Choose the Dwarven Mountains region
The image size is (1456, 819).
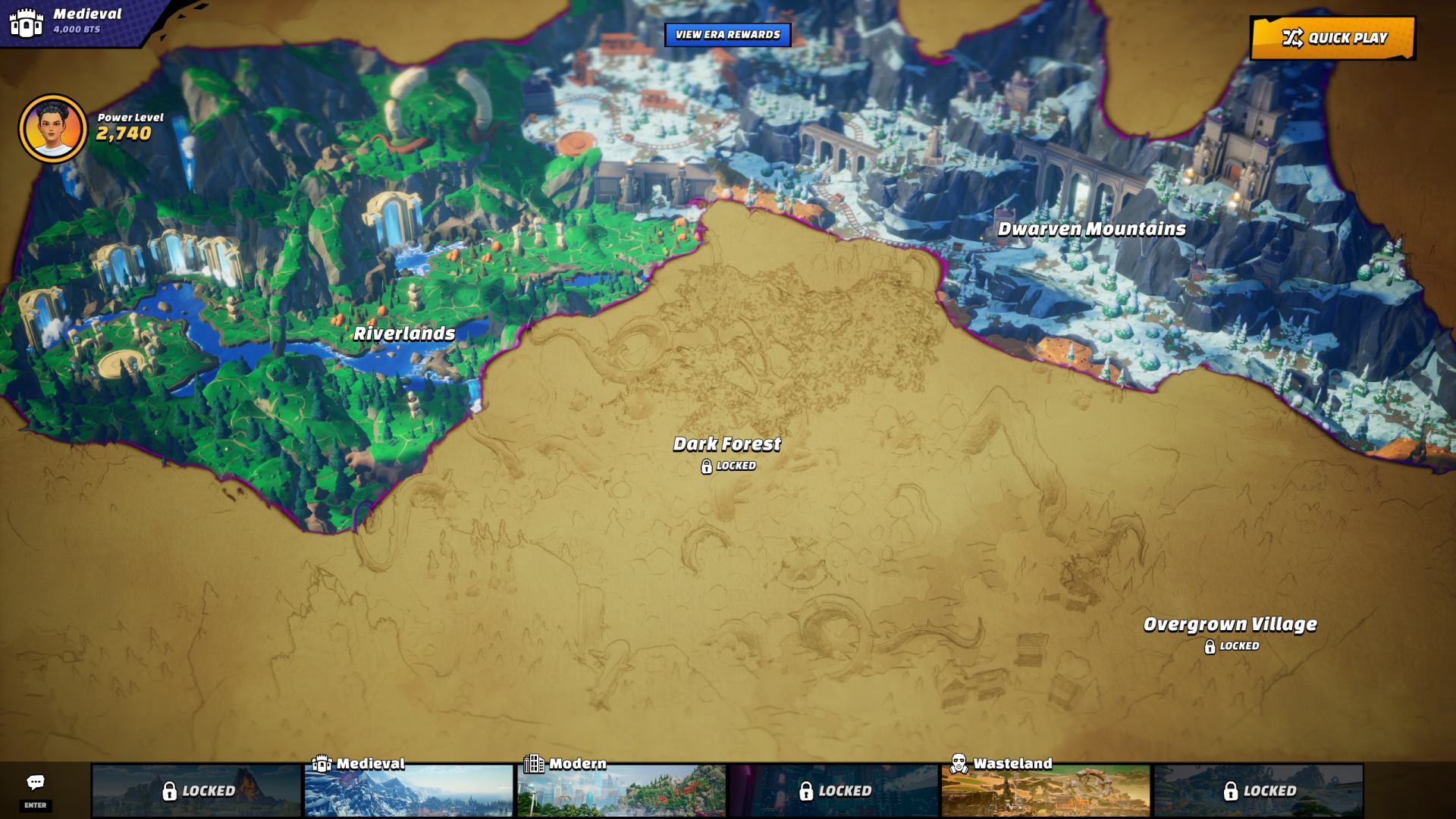tap(1091, 229)
